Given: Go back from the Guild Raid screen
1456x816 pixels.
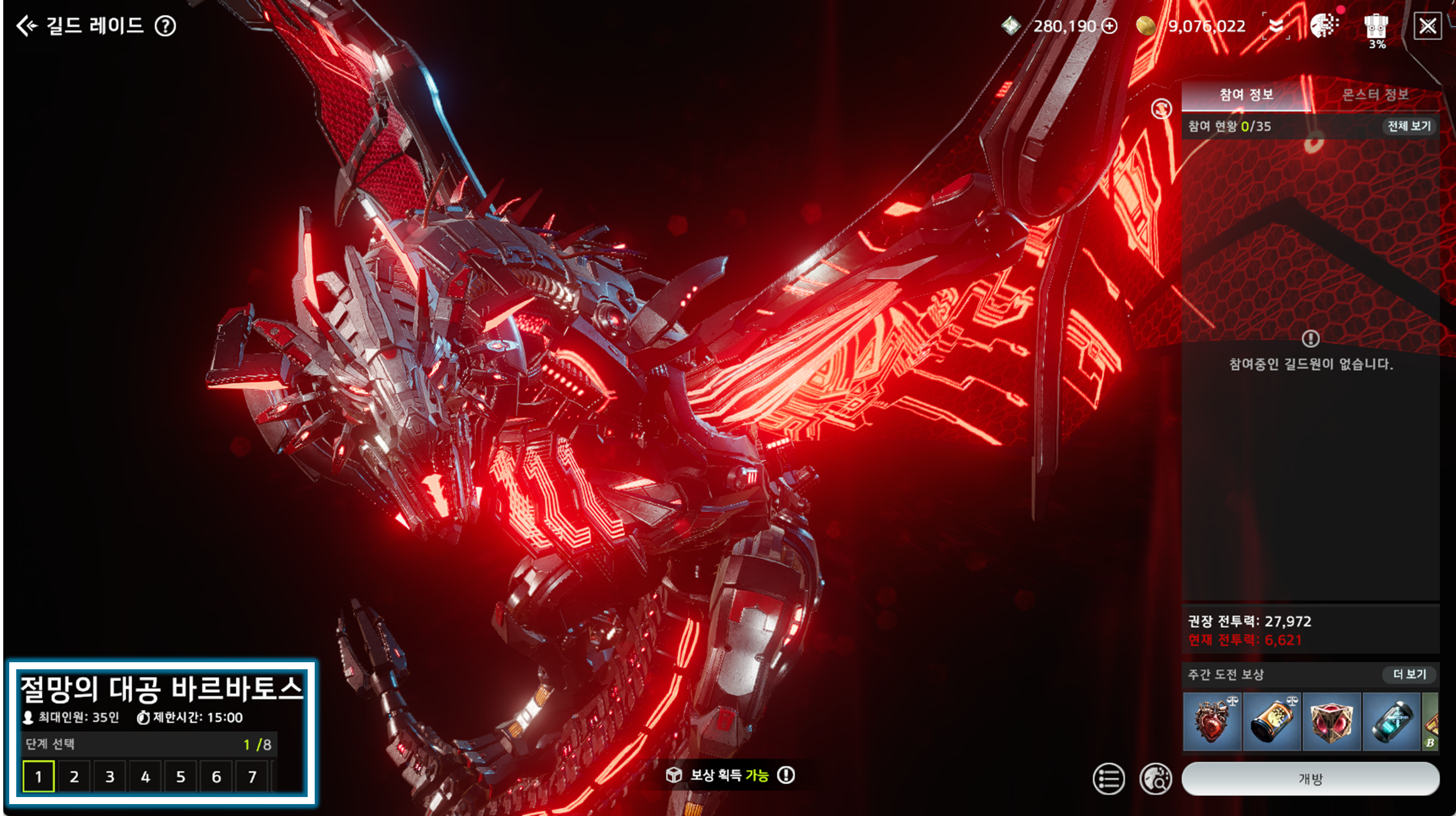Looking at the screenshot, I should point(27,26).
